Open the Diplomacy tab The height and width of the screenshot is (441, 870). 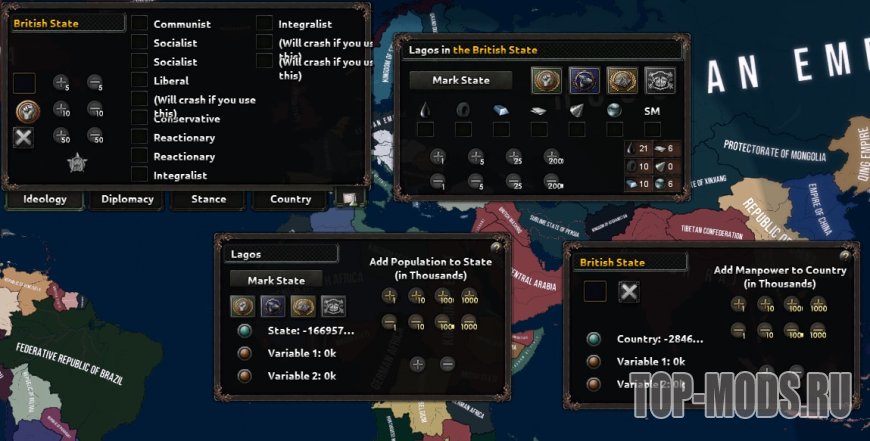click(127, 199)
